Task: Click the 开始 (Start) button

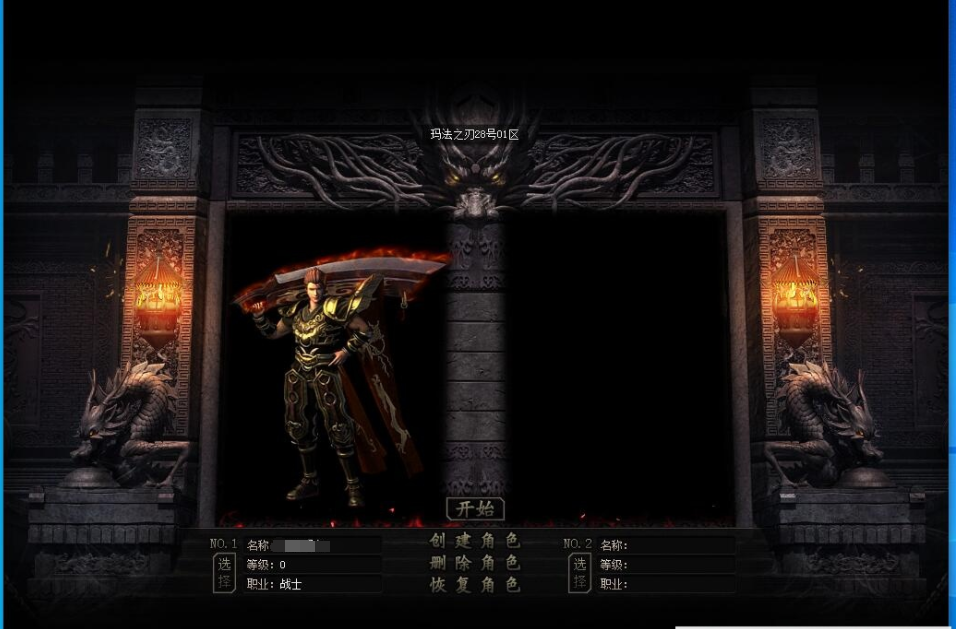Action: 475,508
